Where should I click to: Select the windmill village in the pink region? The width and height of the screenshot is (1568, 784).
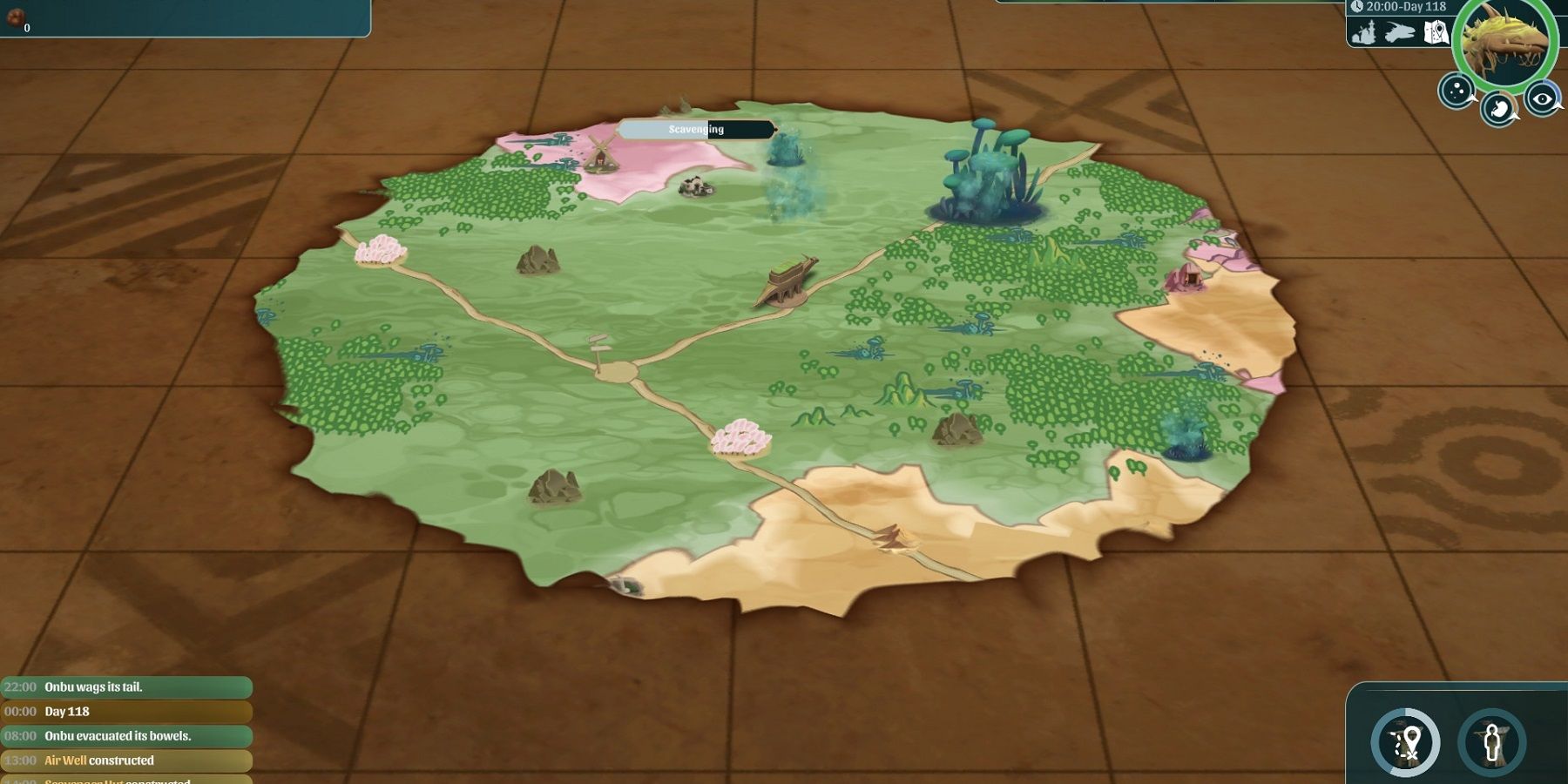(602, 159)
